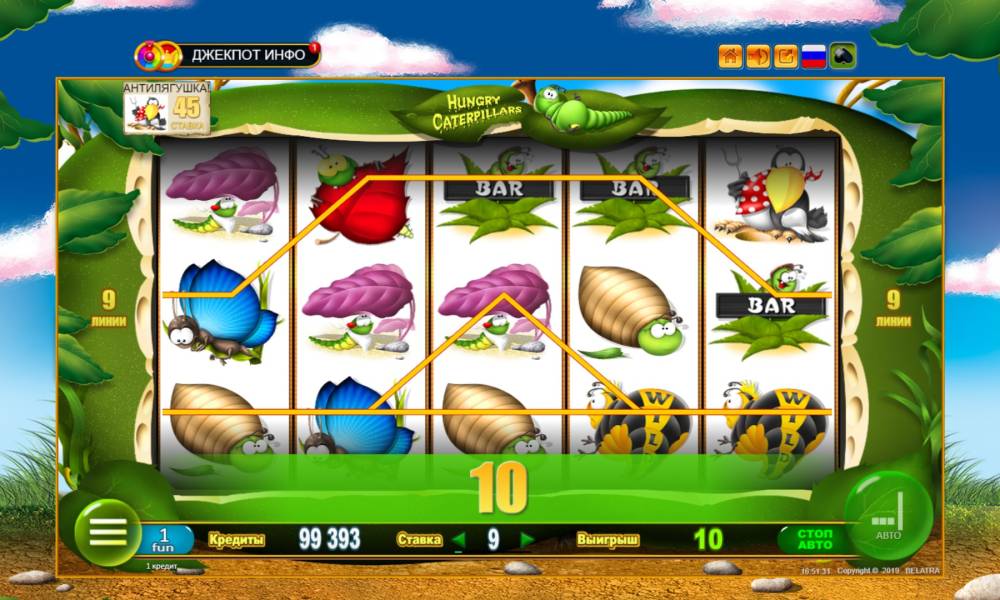The height and width of the screenshot is (600, 1000).
Task: Click the orange exit-arrow icon button
Action: [786, 56]
